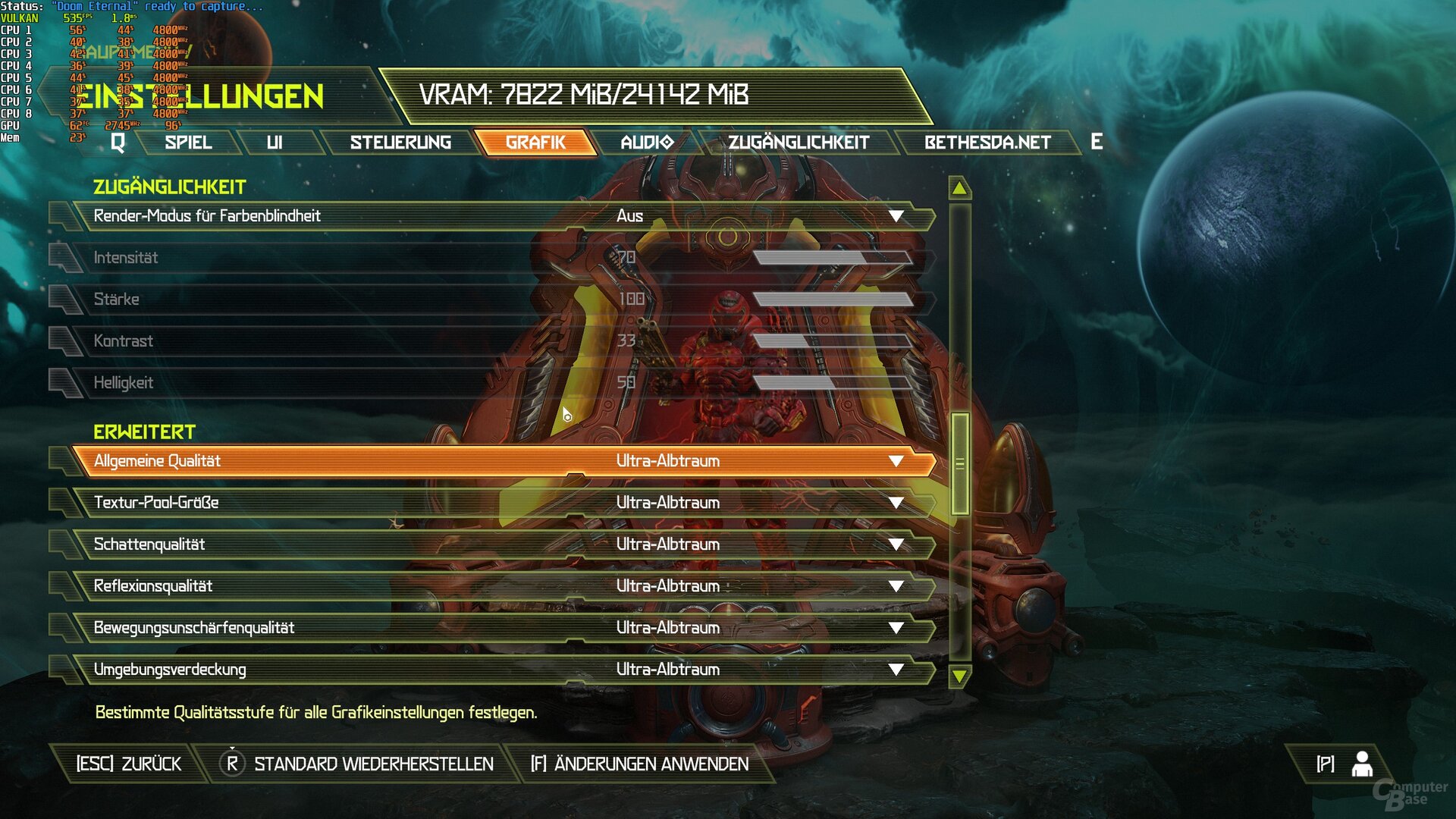Apply changes with ÄNDERUNGEN ANWENDEN
1456x819 pixels.
point(640,764)
